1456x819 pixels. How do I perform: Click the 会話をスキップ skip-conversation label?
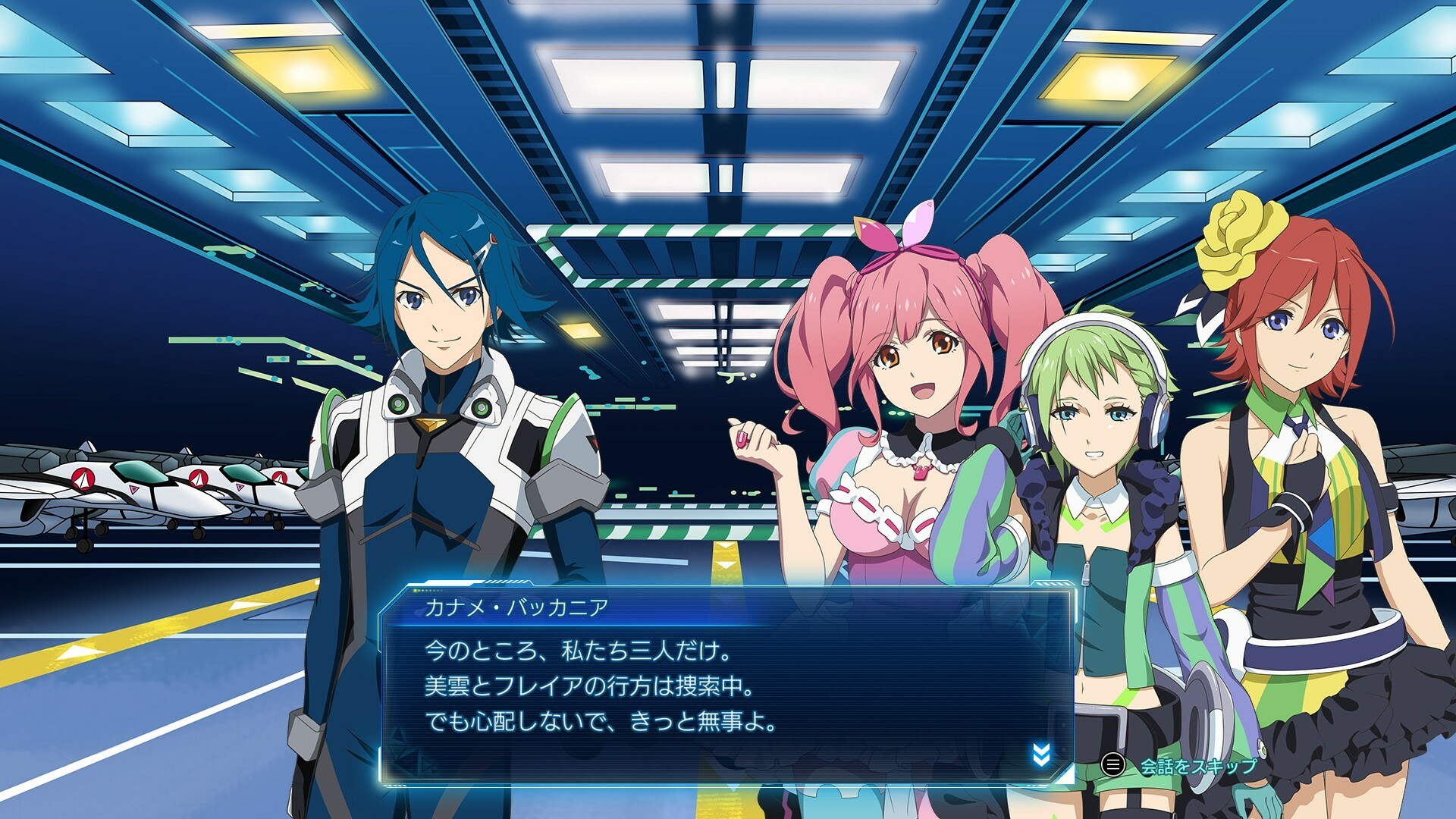point(1197,767)
